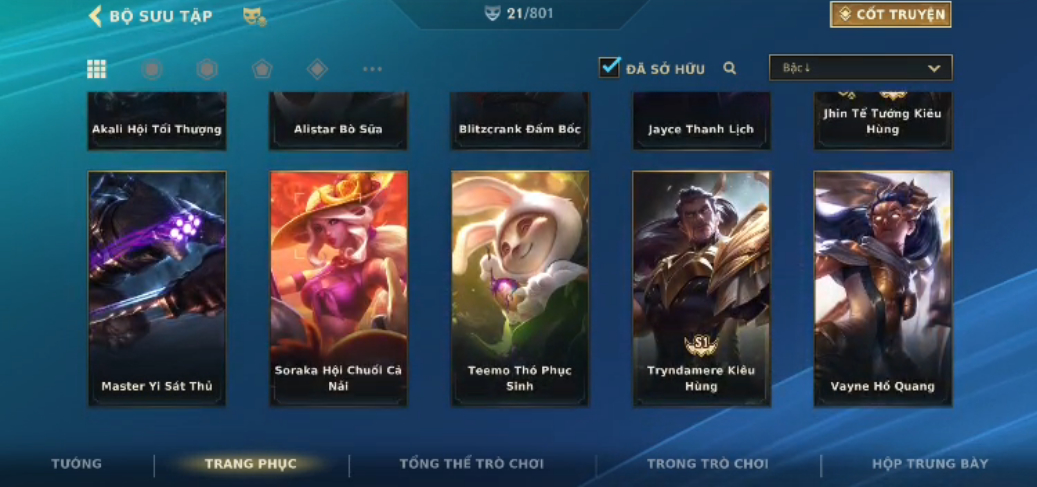This screenshot has height=487, width=1037.
Task: Select the Master Yi Sát Thủ skin
Action: pyautogui.click(x=157, y=288)
